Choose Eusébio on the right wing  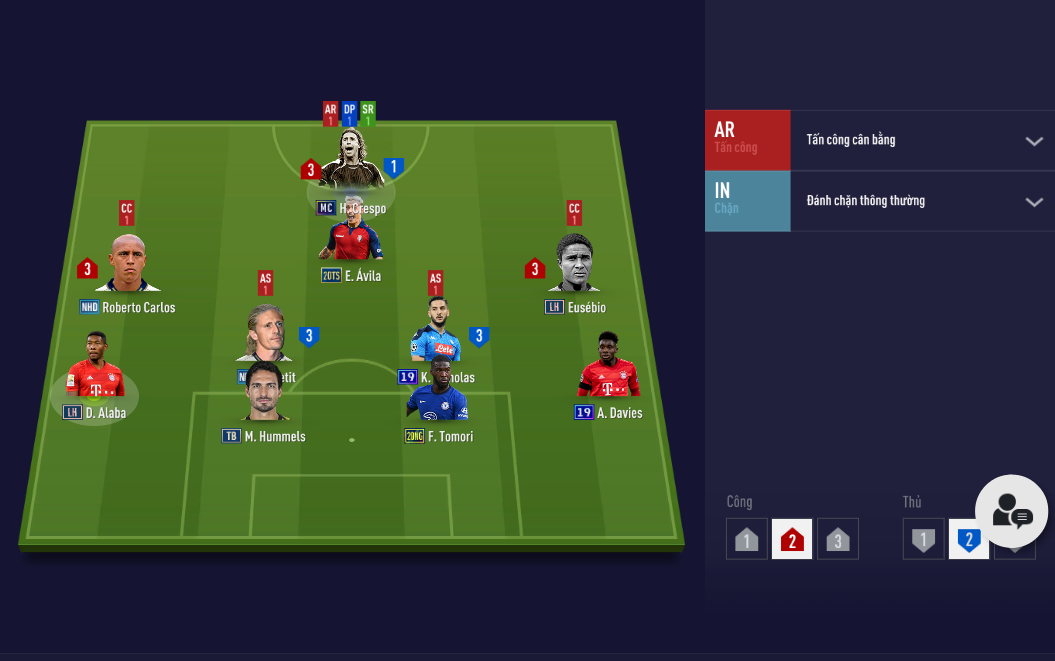(574, 264)
